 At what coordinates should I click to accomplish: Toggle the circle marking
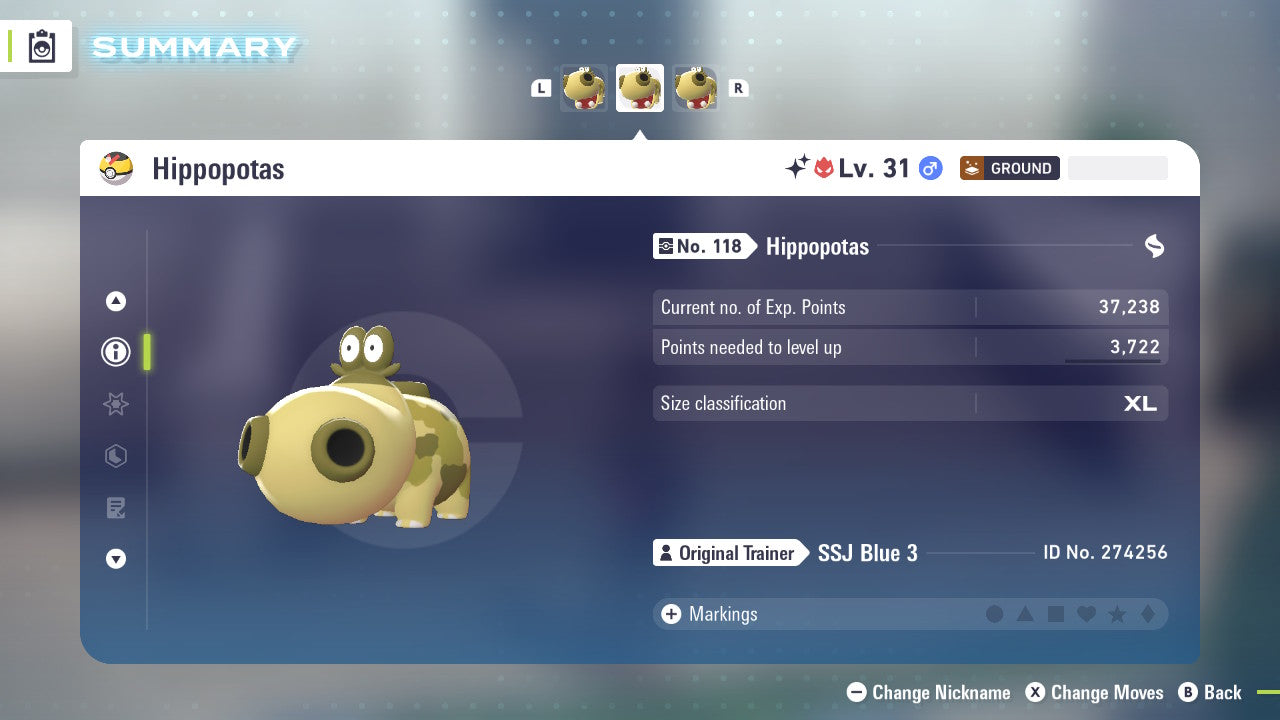[994, 614]
